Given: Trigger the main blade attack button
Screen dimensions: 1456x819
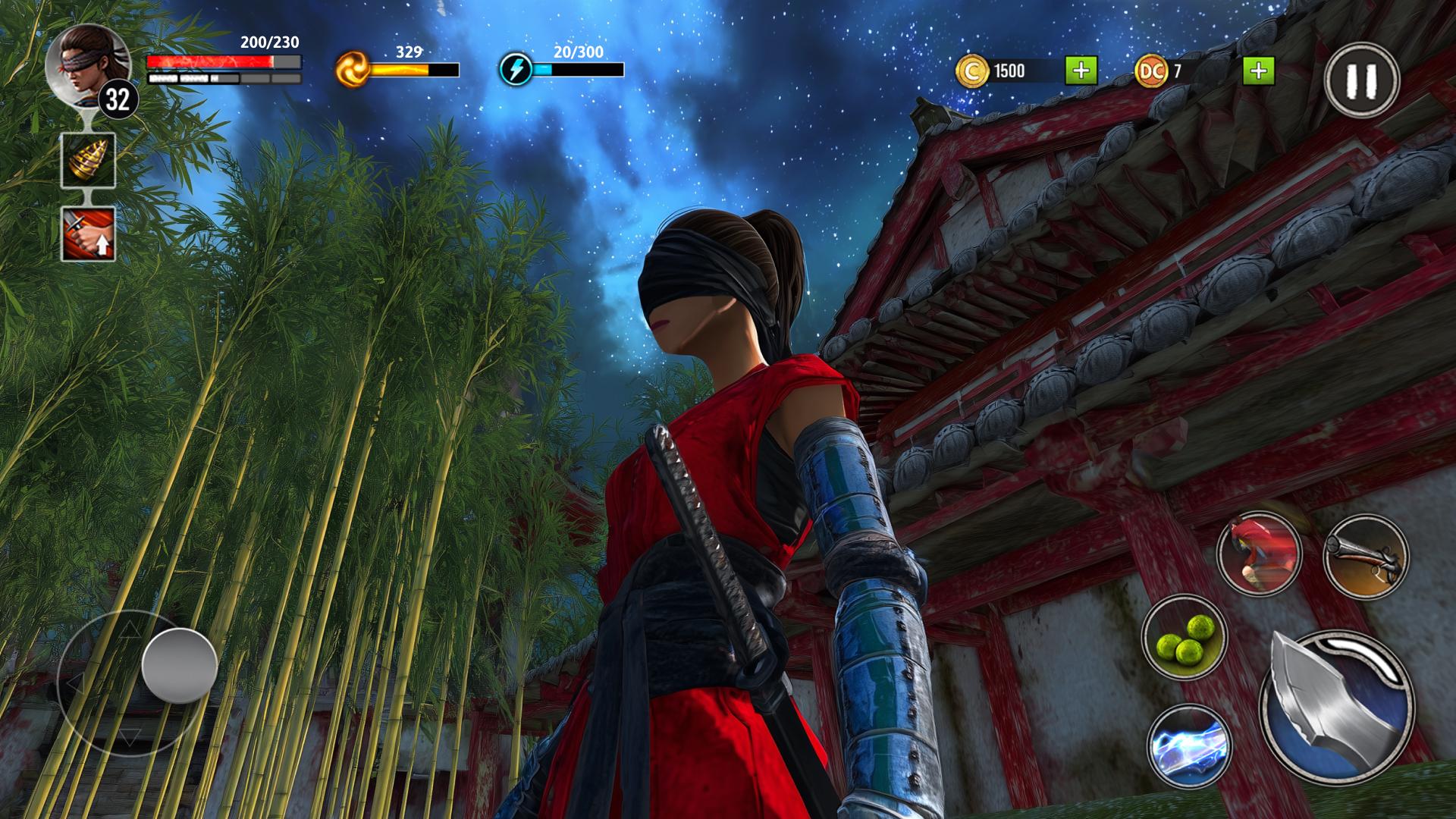Looking at the screenshot, I should 1337,707.
